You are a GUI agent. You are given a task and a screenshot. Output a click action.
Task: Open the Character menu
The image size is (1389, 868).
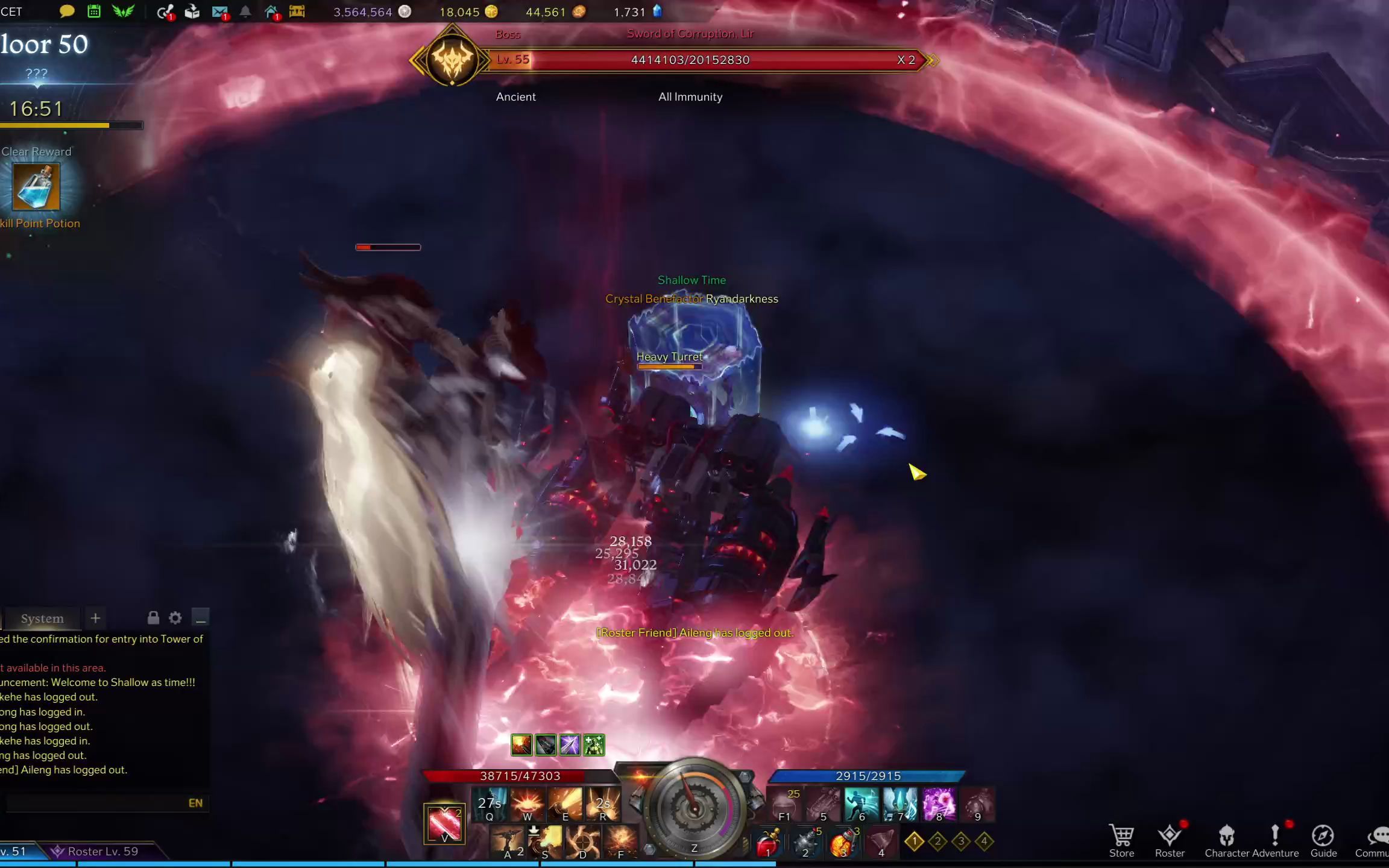(x=1226, y=840)
